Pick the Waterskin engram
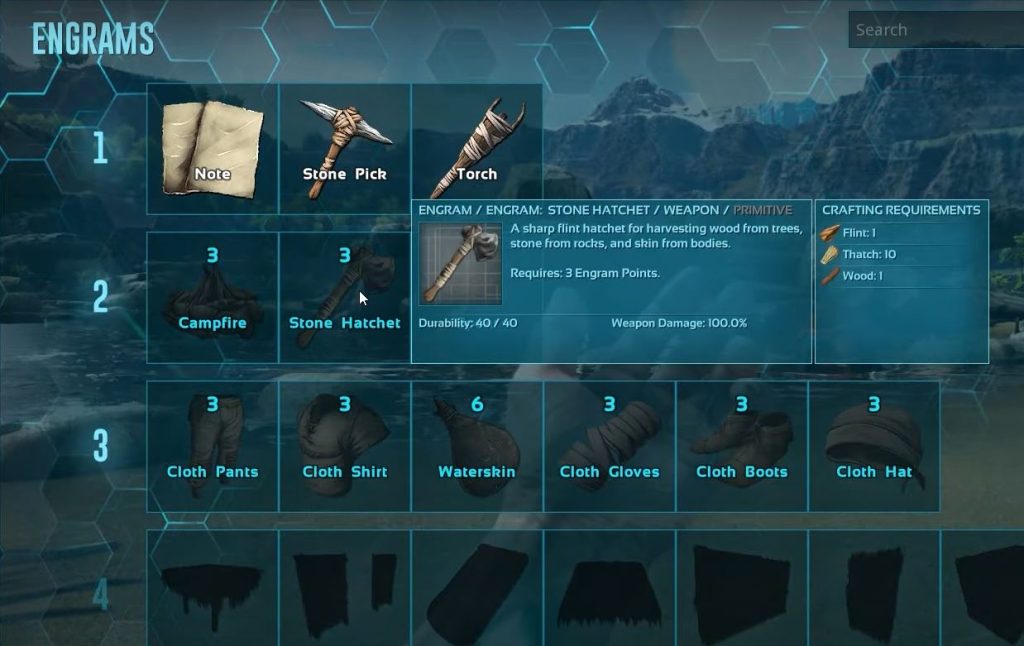Screen dimensions: 1024x646 pos(477,446)
